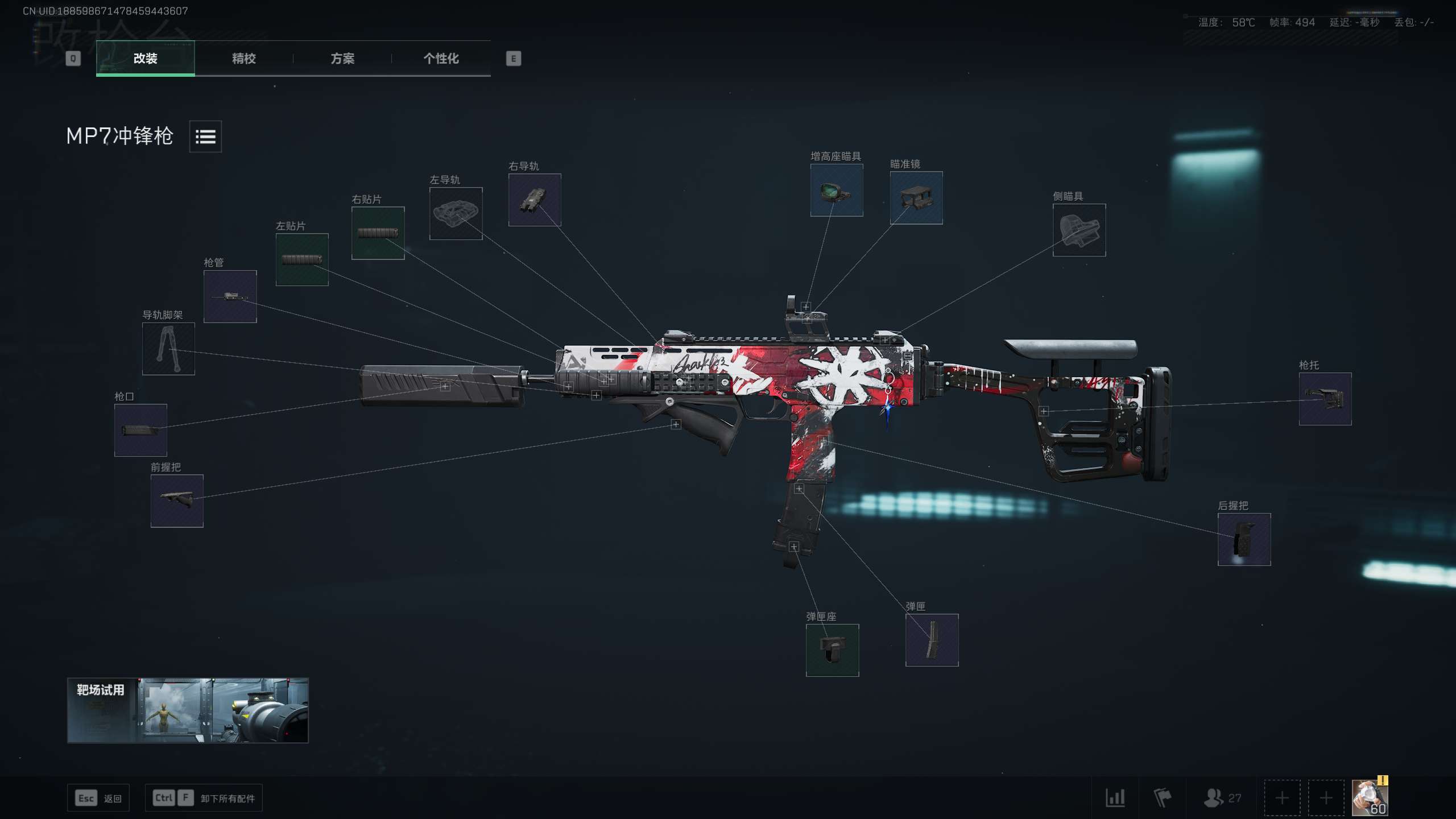
Task: Open the 枪口 muzzle attachment slot
Action: 140,429
